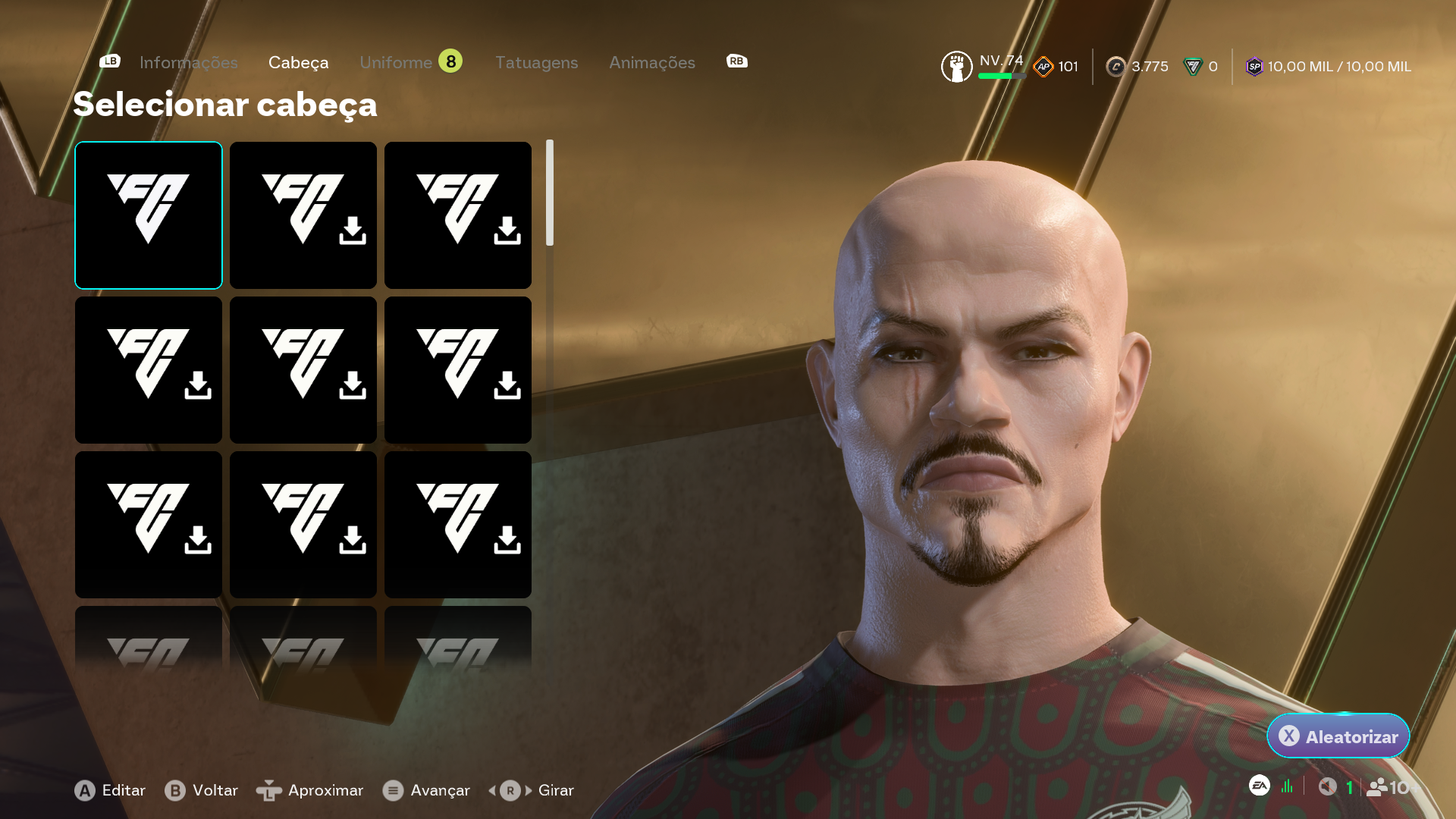Click the Aleatorizar randomize button
The height and width of the screenshot is (819, 1456).
coord(1338,736)
